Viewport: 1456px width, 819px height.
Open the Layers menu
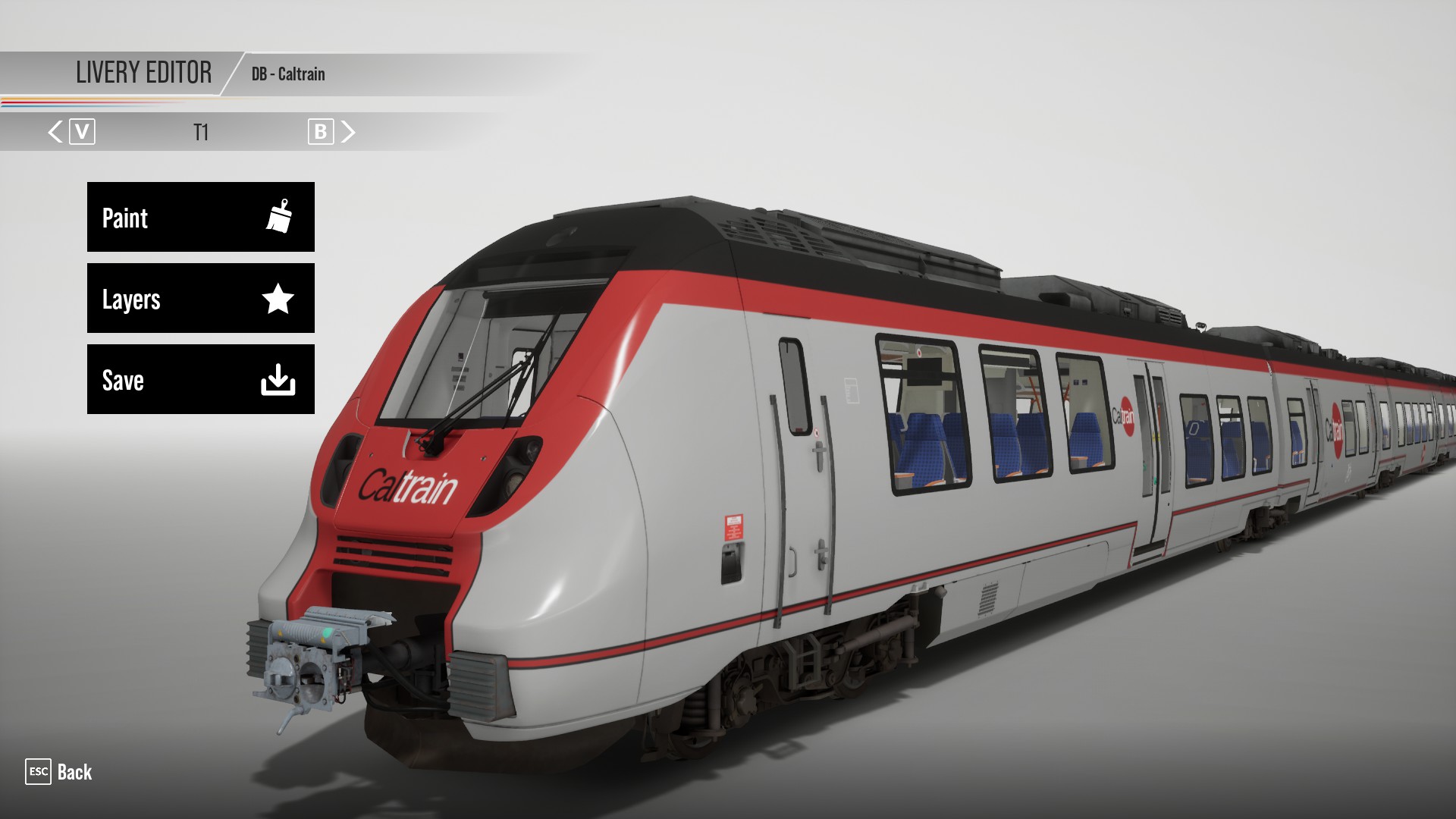(x=200, y=298)
